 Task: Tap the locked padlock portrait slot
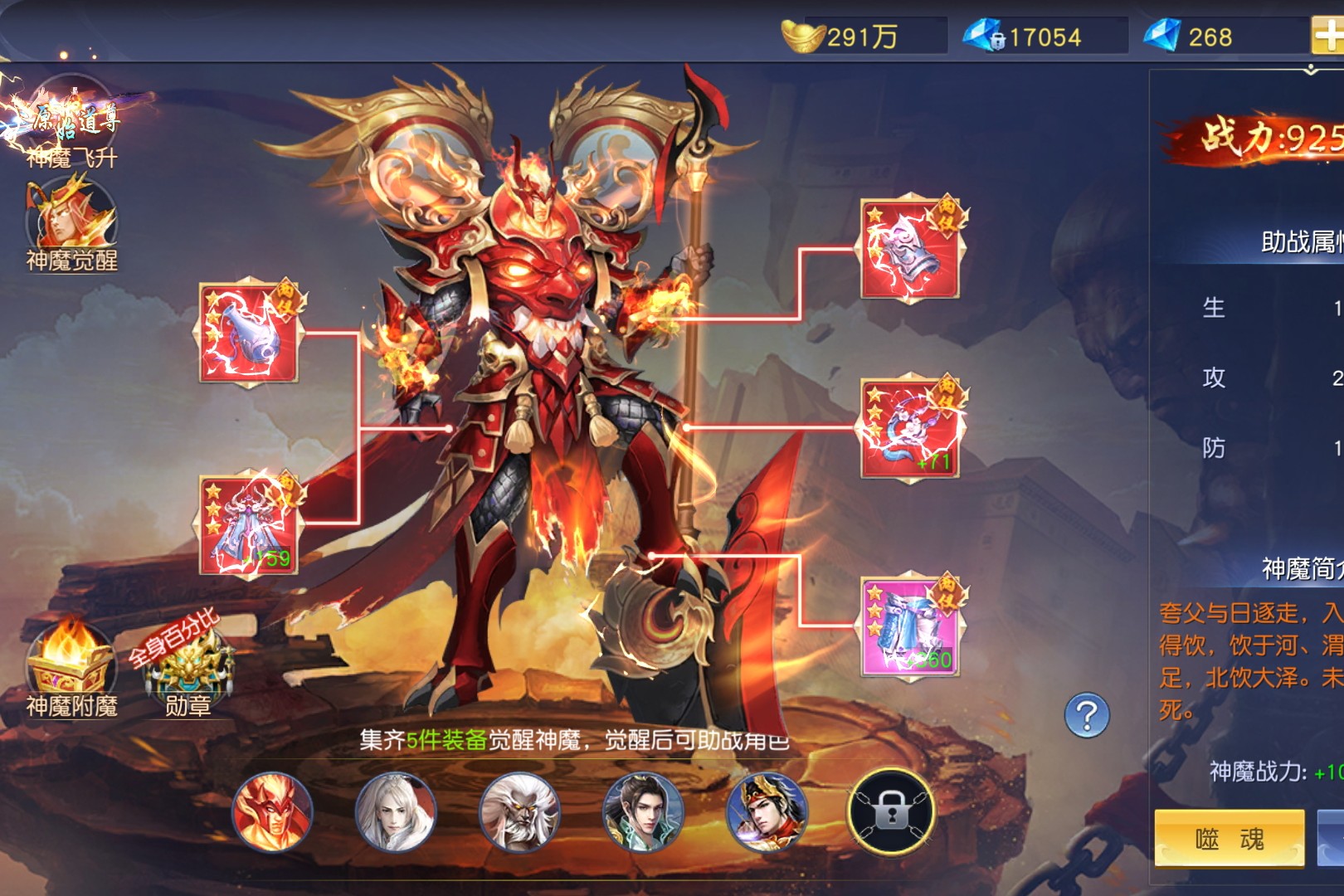(x=891, y=812)
